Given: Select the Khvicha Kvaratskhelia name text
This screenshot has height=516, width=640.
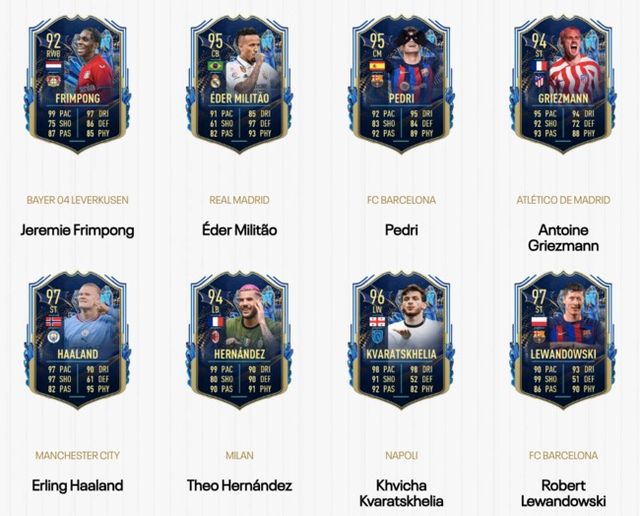Looking at the screenshot, I should [x=399, y=493].
